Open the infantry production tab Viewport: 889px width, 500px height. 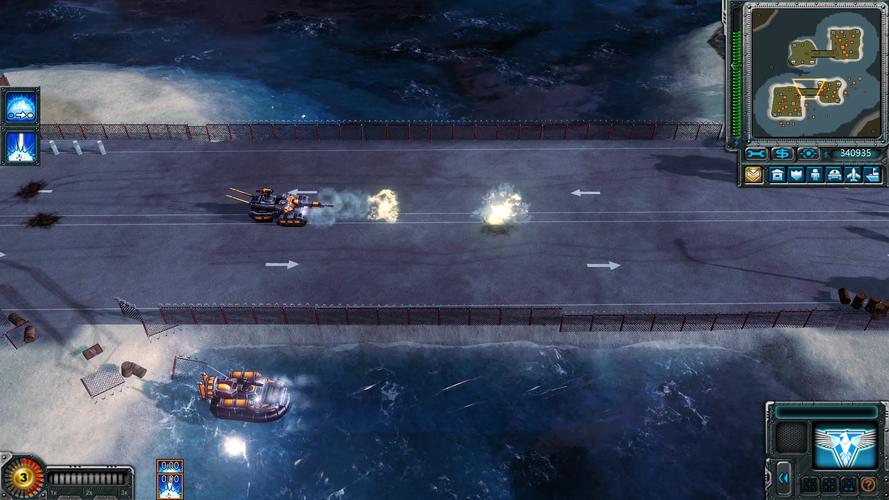(x=816, y=175)
